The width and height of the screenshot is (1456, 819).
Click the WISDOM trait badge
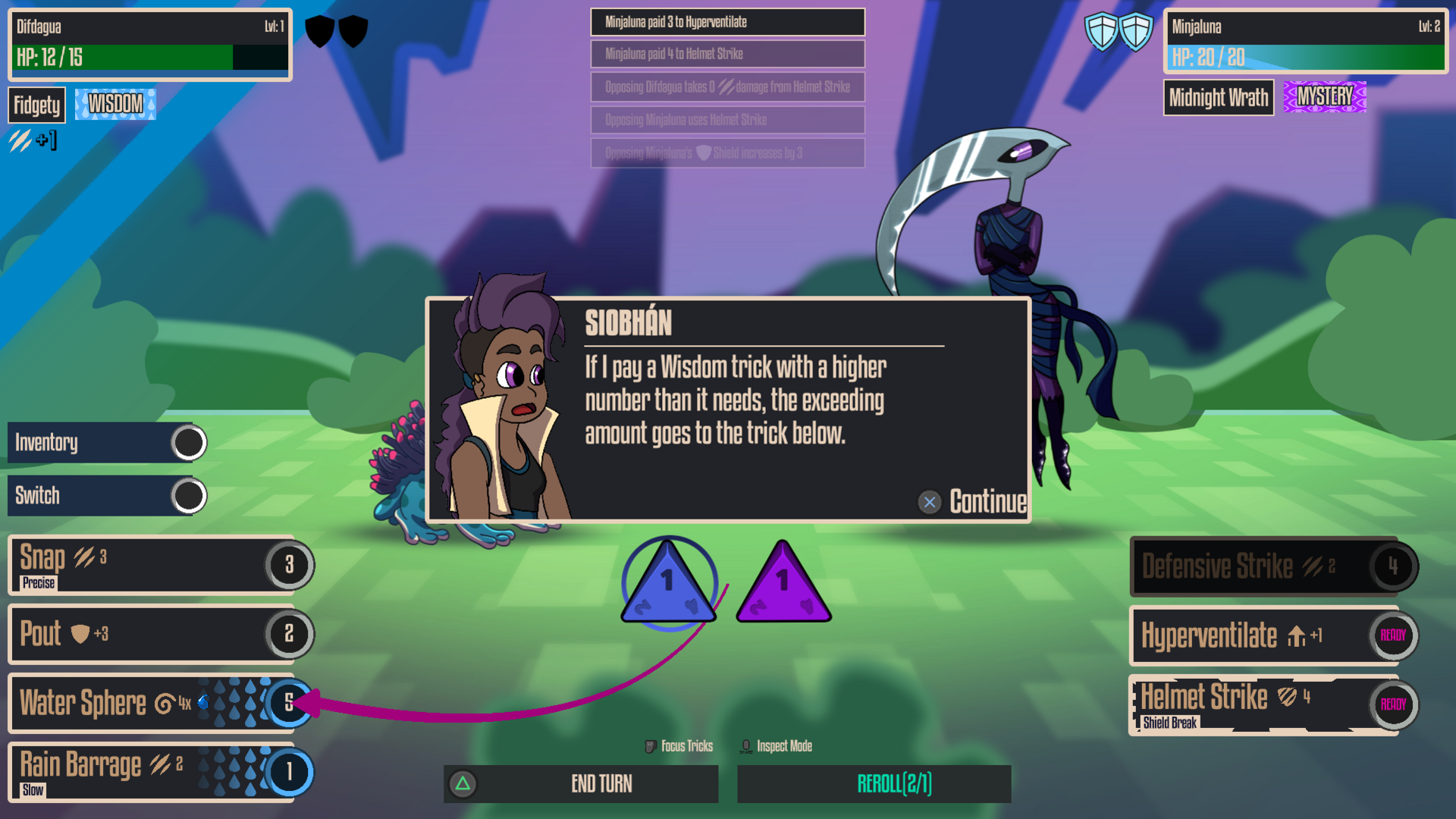pos(114,104)
